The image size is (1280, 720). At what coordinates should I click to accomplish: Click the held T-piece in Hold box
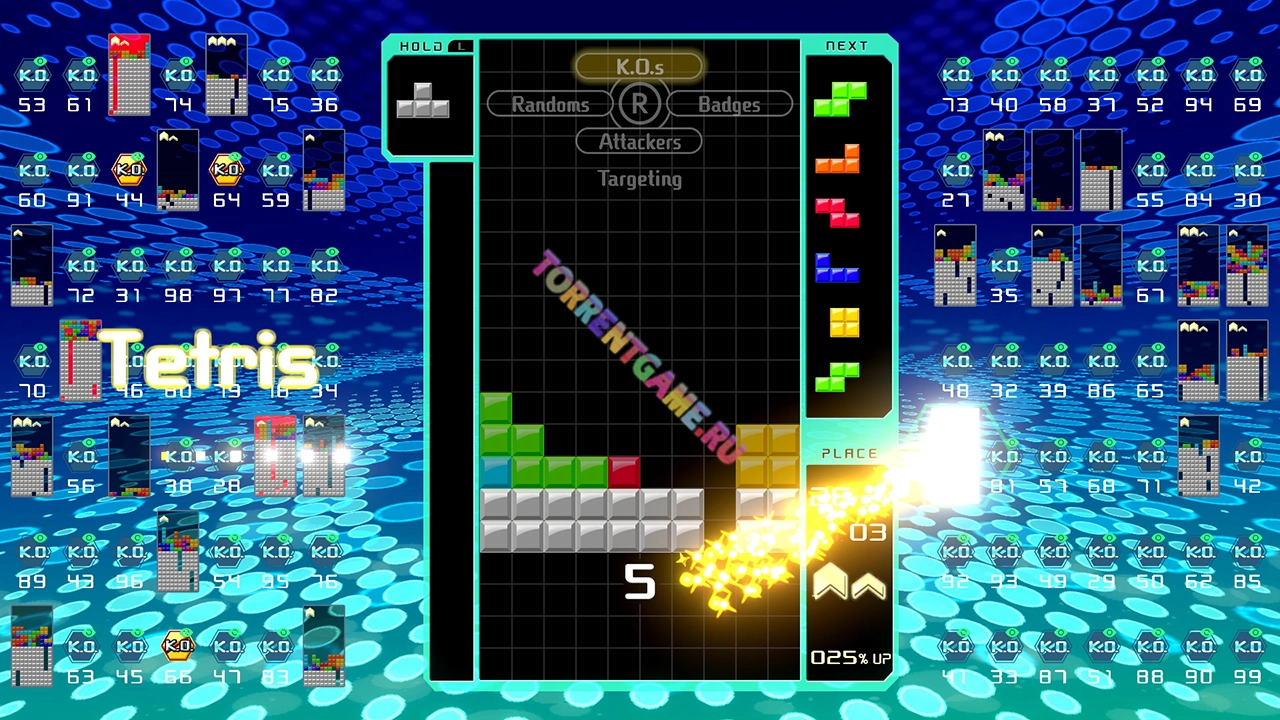click(423, 101)
